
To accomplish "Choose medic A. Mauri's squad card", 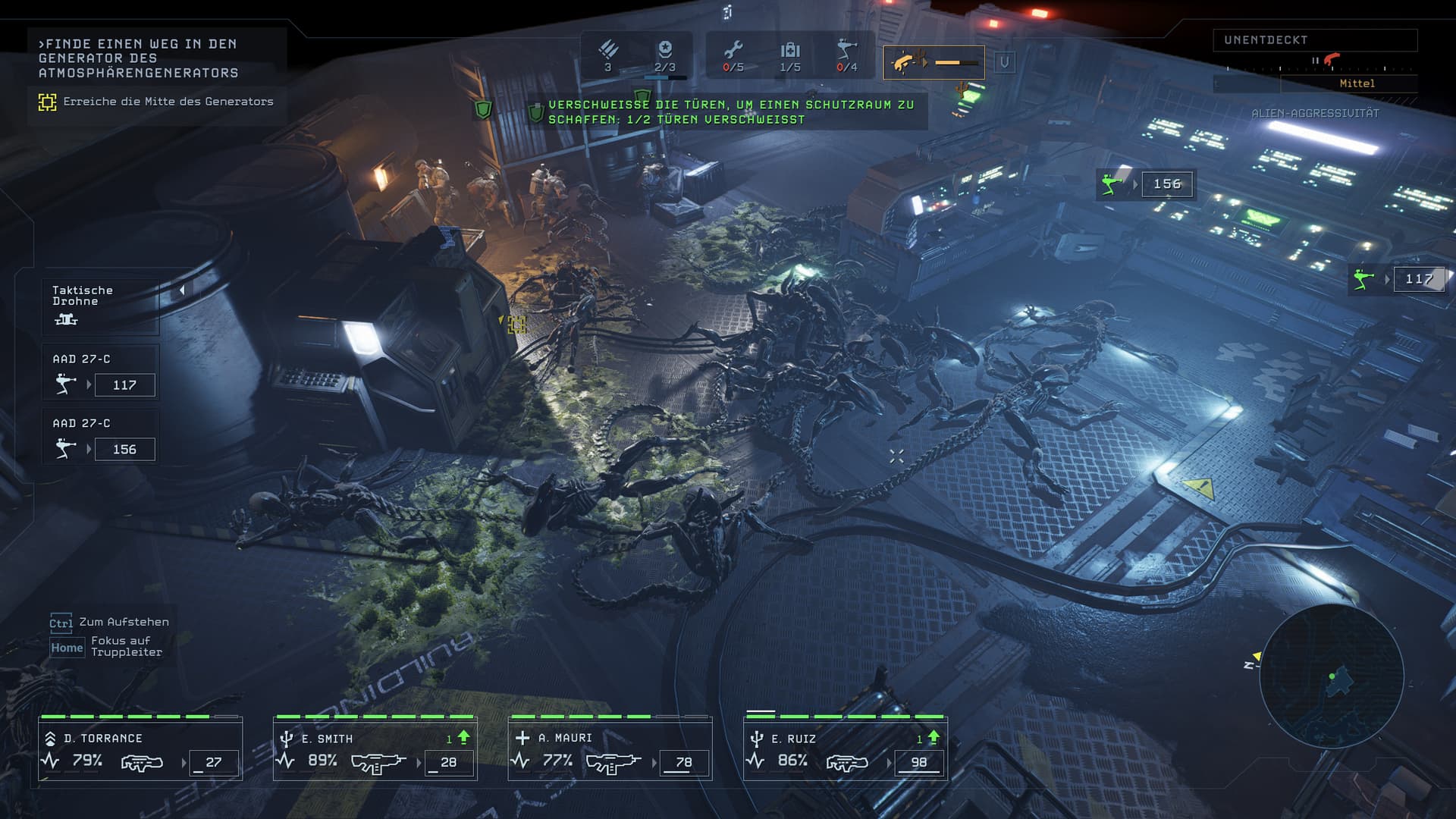I will click(610, 749).
